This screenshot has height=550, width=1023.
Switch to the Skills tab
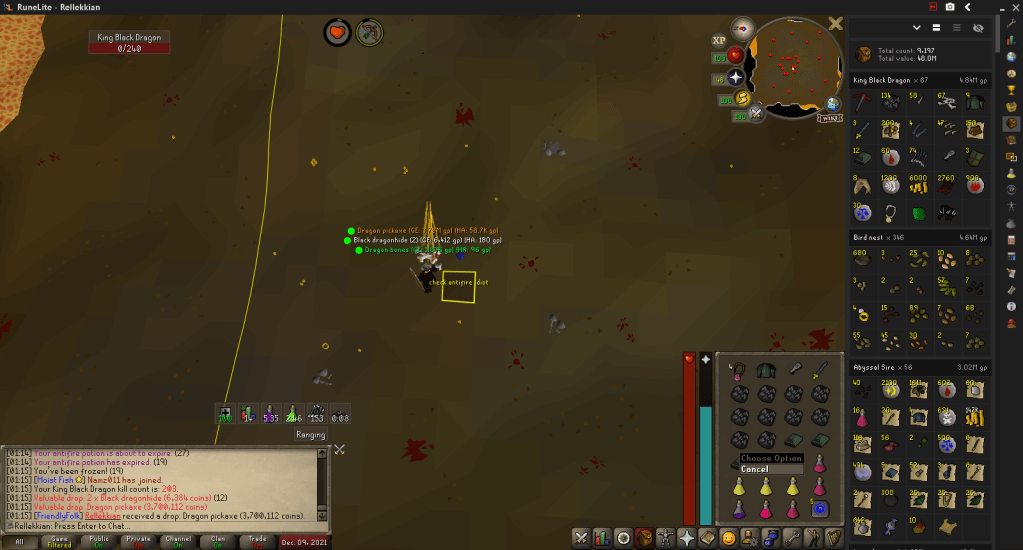(602, 537)
